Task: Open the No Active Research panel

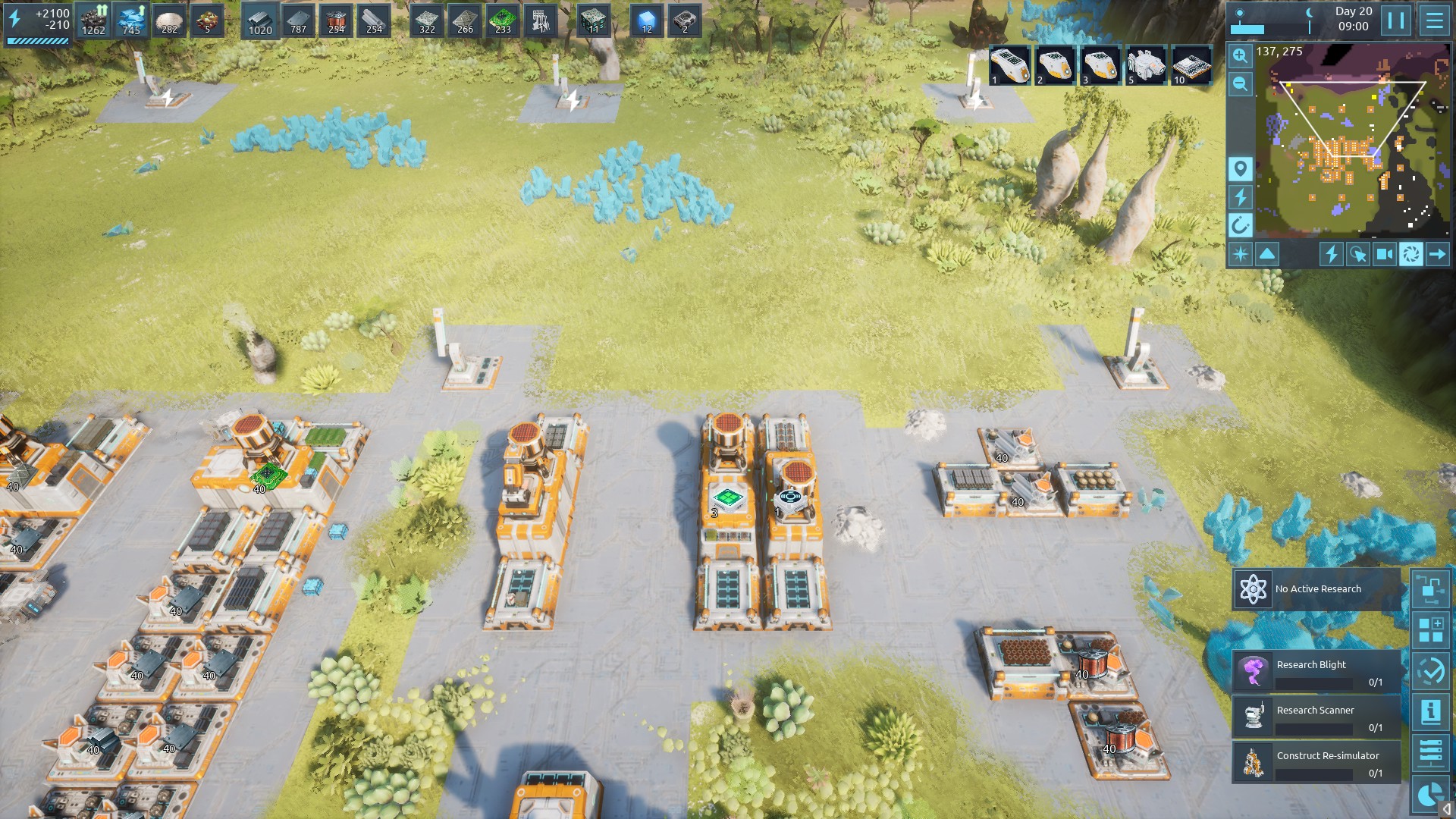Action: (1316, 589)
